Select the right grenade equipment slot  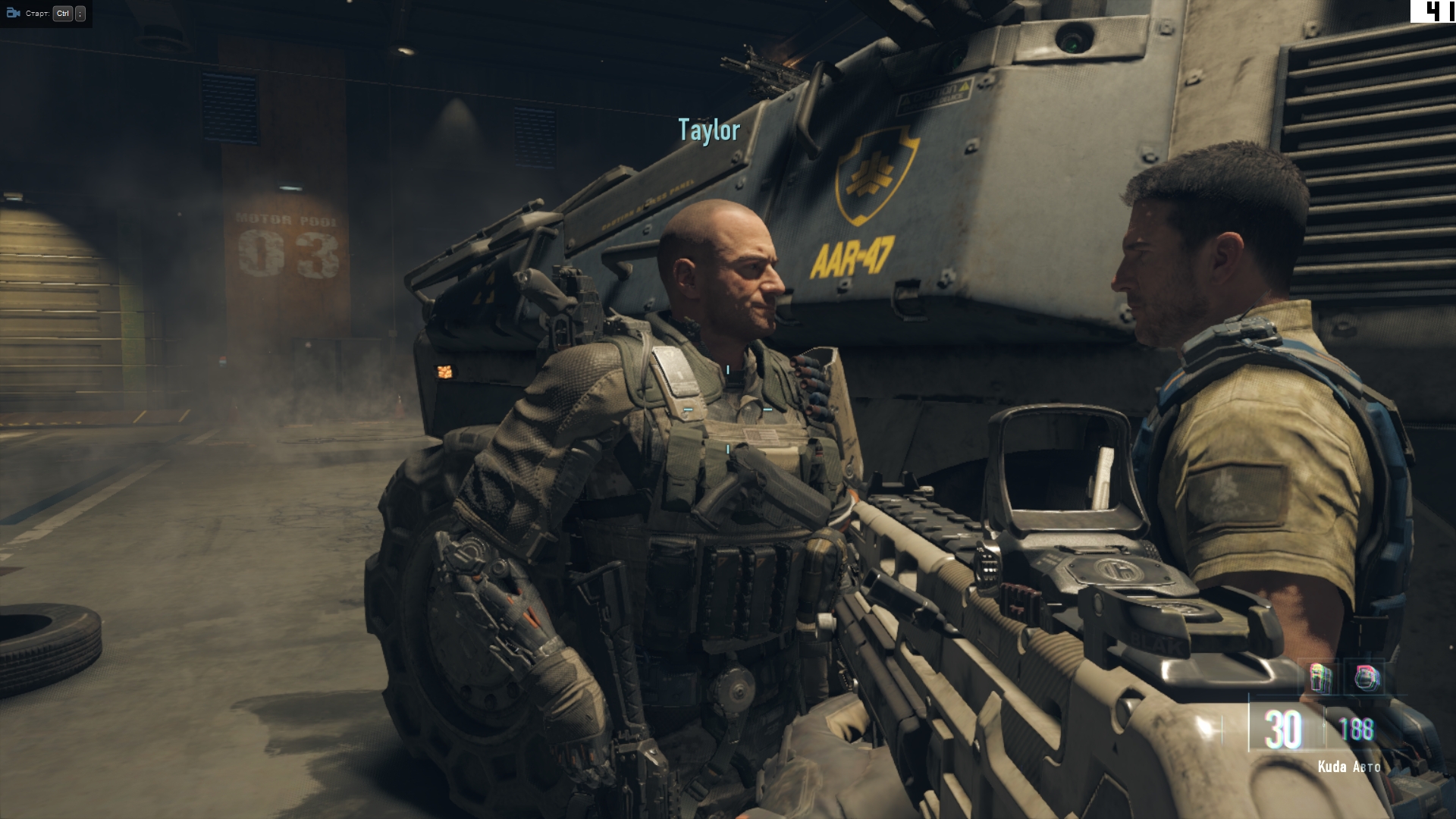[1367, 678]
